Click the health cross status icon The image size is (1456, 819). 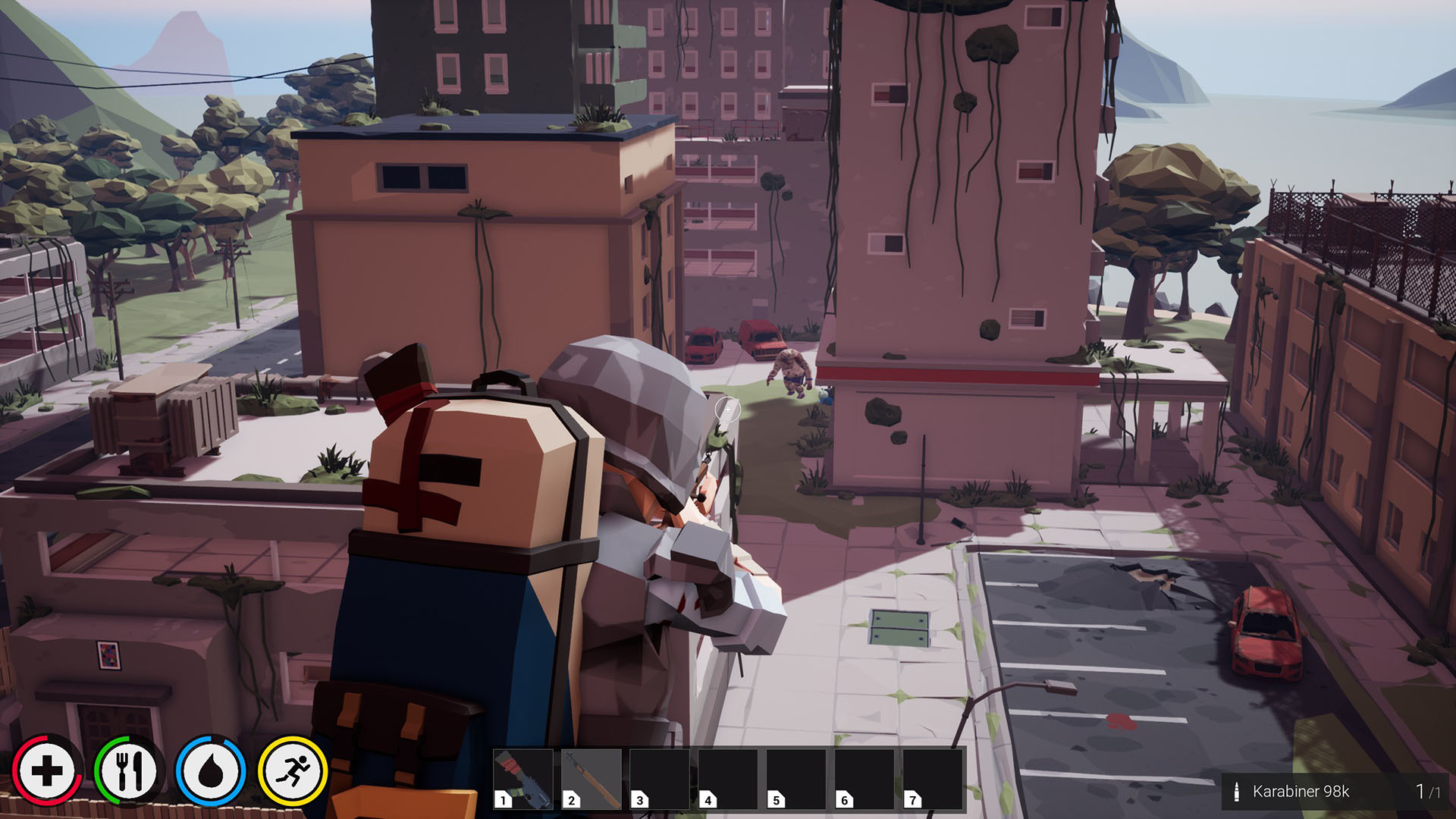click(47, 769)
